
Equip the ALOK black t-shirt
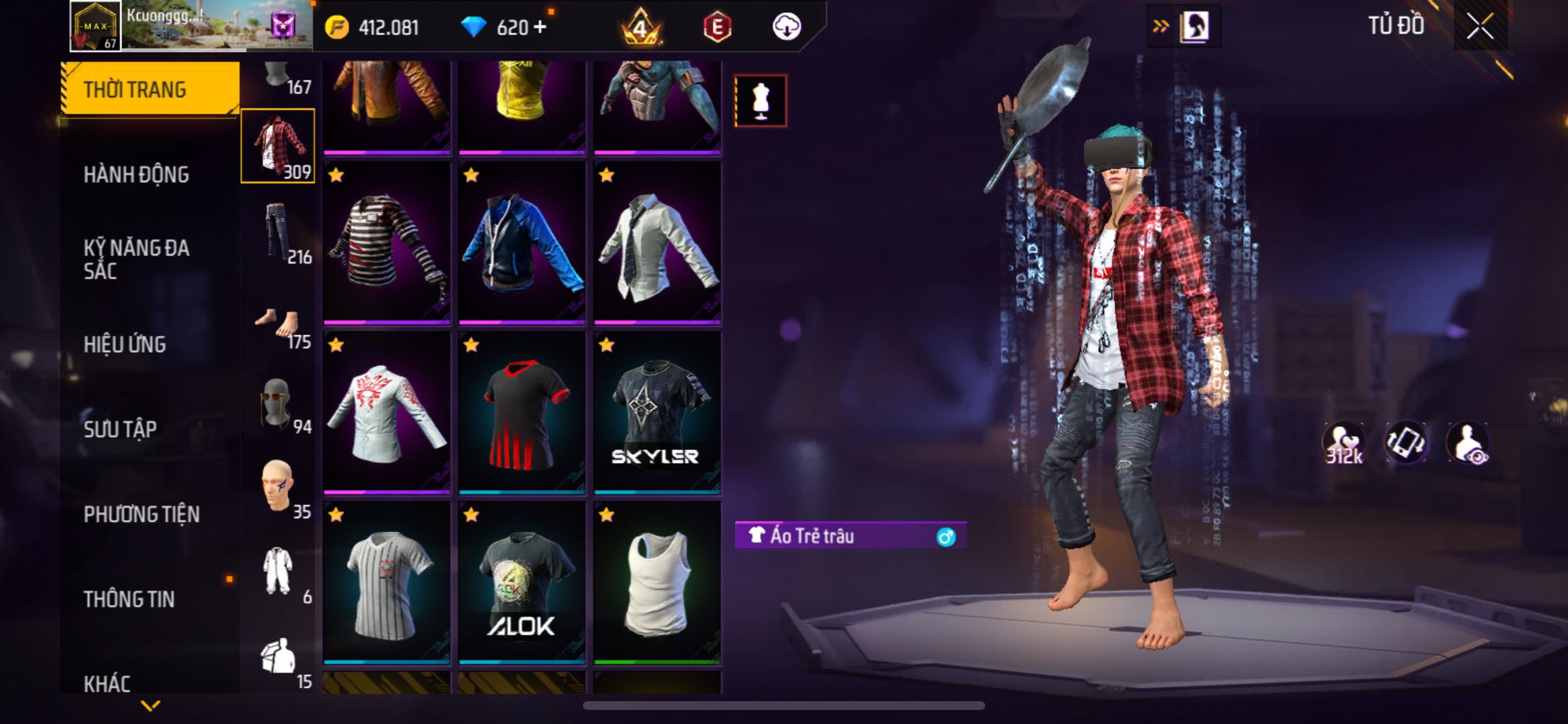(522, 582)
